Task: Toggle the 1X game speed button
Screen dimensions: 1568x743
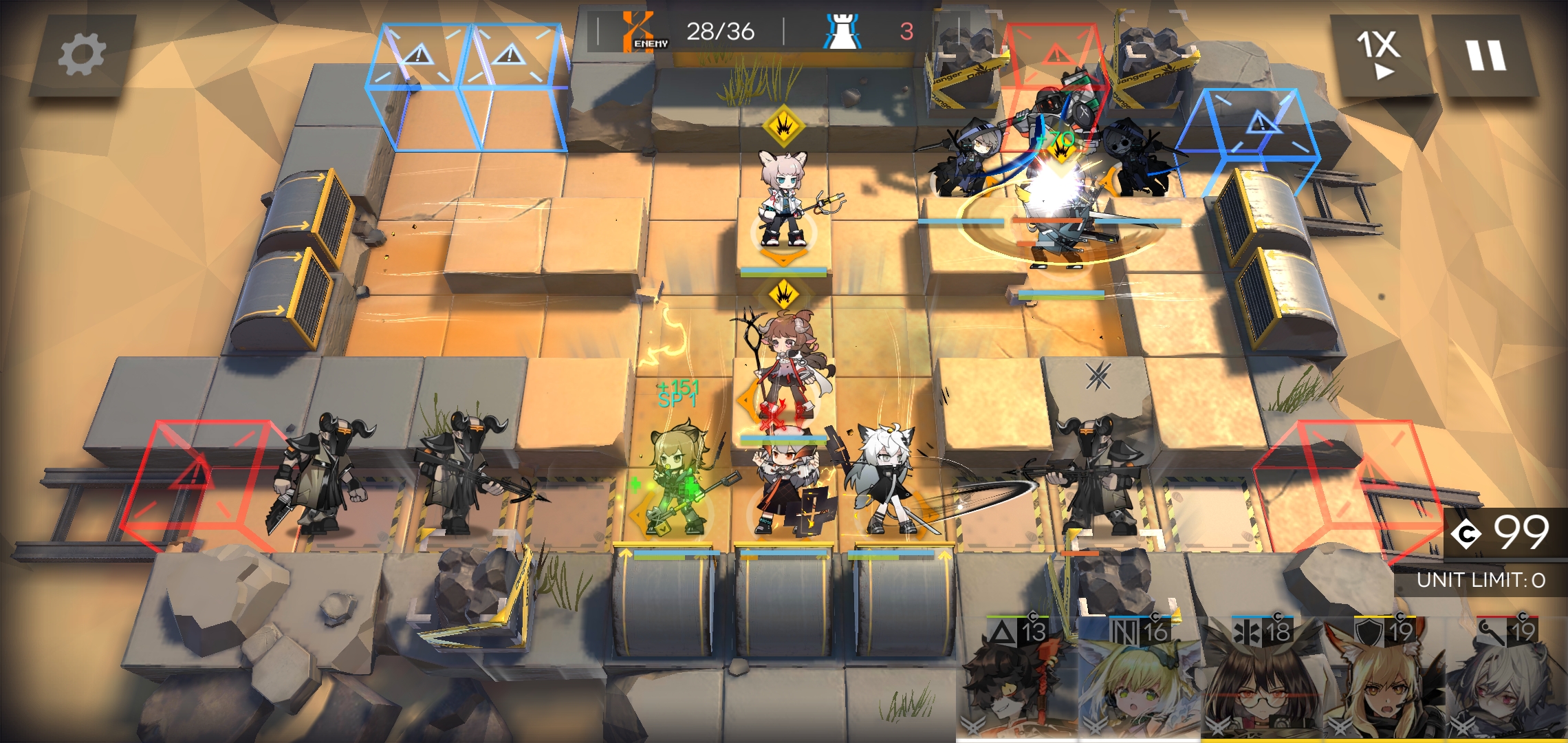Action: 1379,55
